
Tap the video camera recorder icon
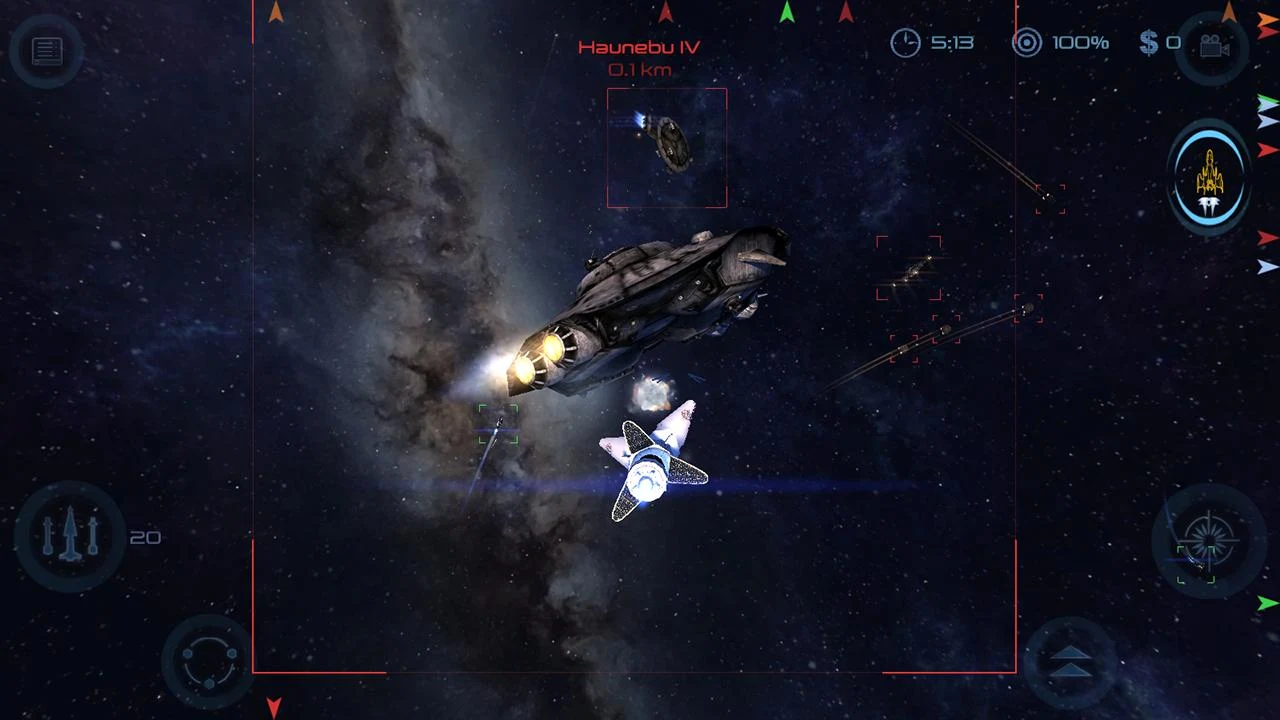[x=1217, y=43]
